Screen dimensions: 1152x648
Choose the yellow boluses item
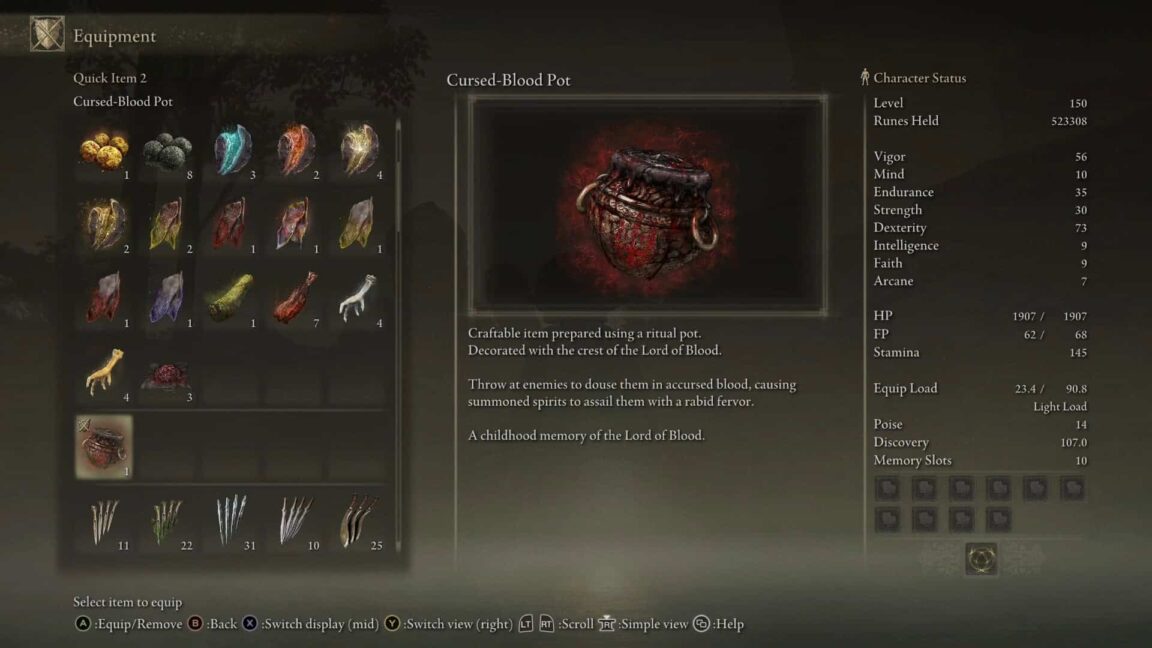[x=104, y=151]
